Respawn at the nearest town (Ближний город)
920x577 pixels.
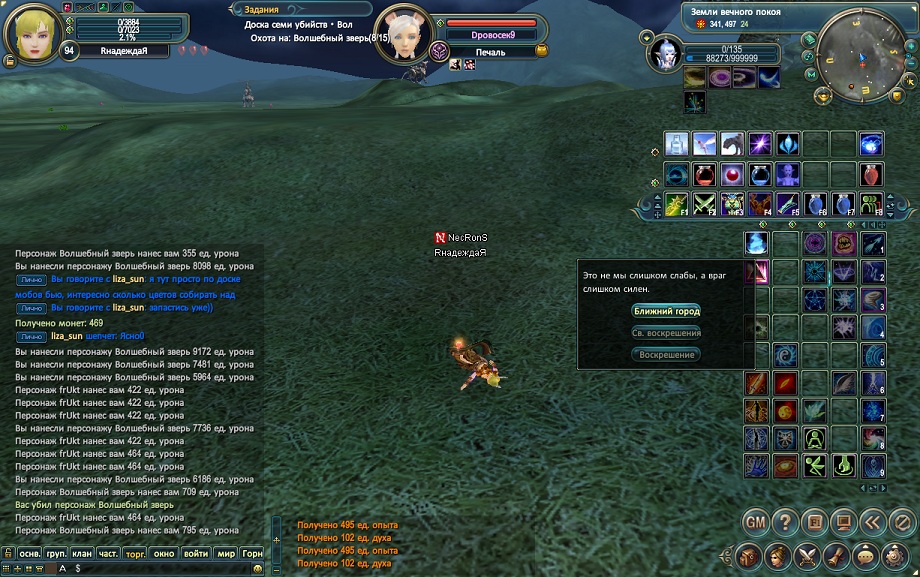coord(666,311)
